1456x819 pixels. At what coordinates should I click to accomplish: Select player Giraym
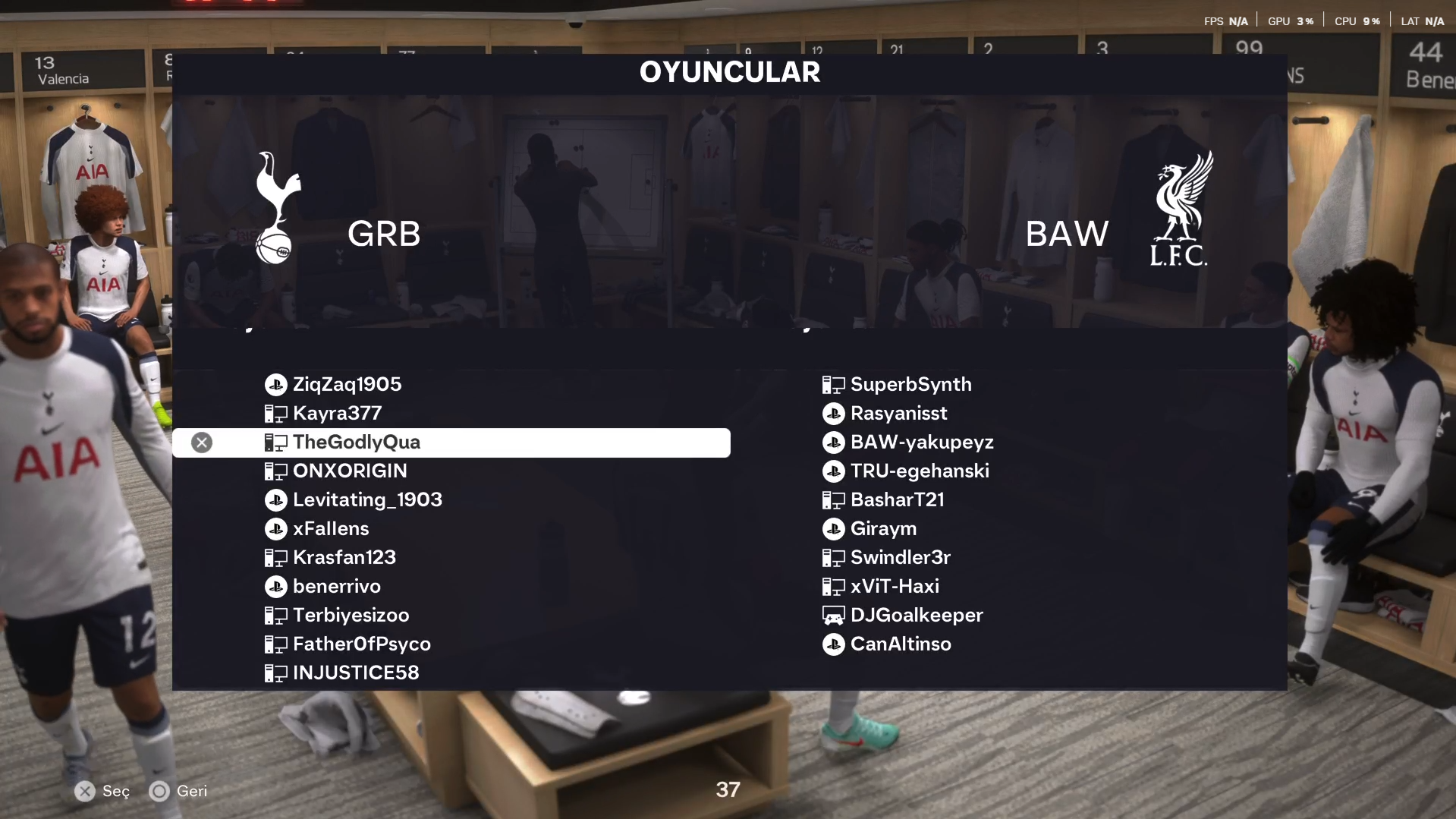[x=883, y=529]
